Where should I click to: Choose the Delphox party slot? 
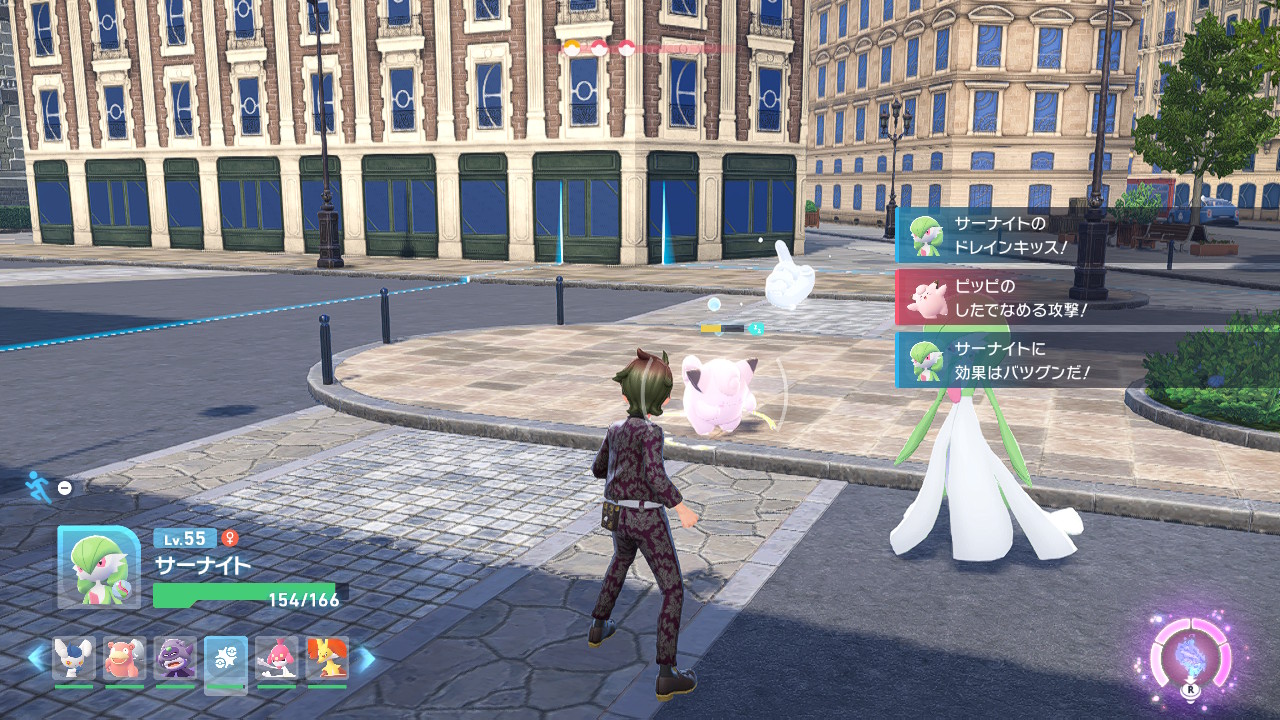click(x=327, y=659)
